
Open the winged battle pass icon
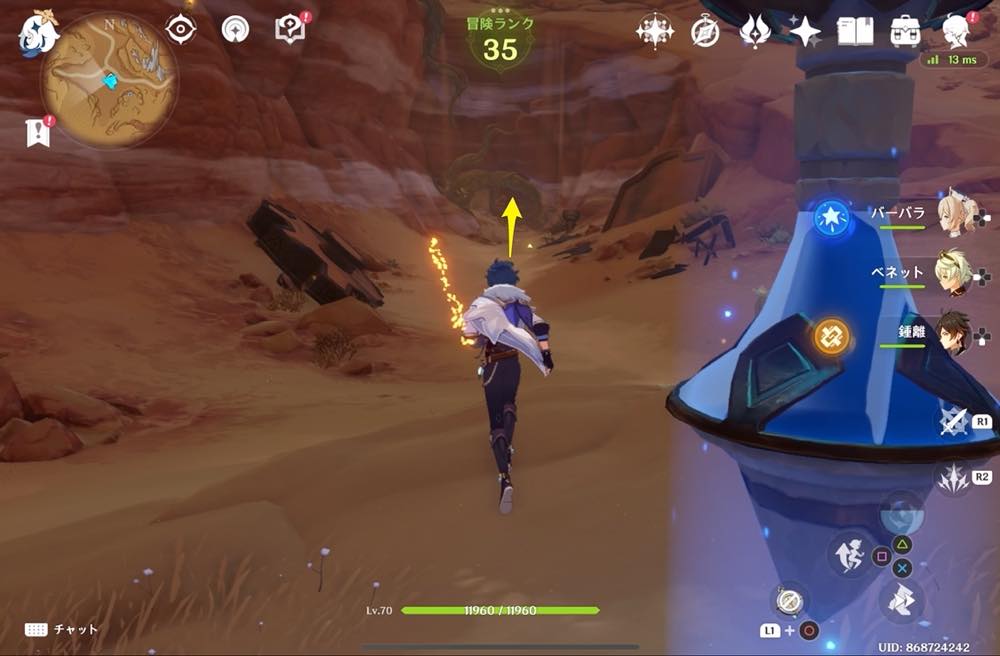[x=754, y=32]
